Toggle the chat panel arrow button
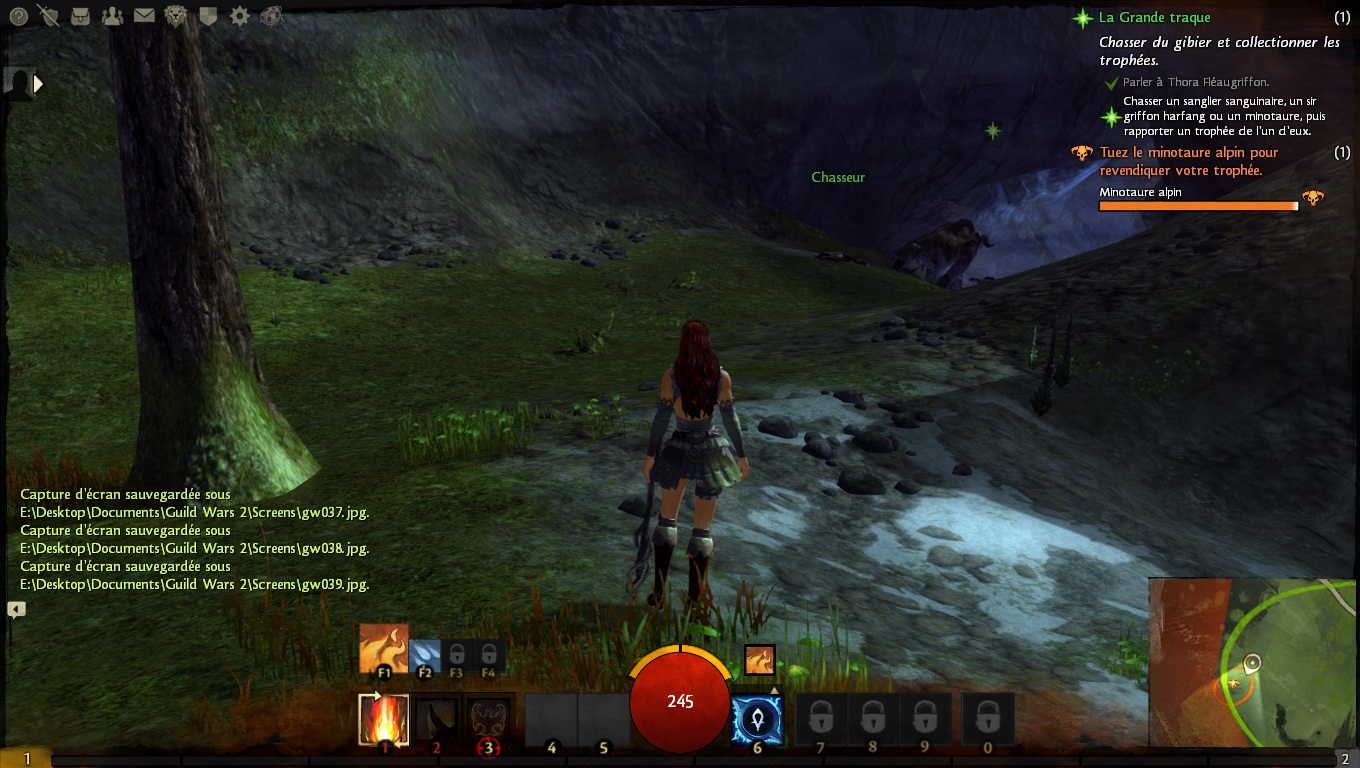 tap(16, 608)
